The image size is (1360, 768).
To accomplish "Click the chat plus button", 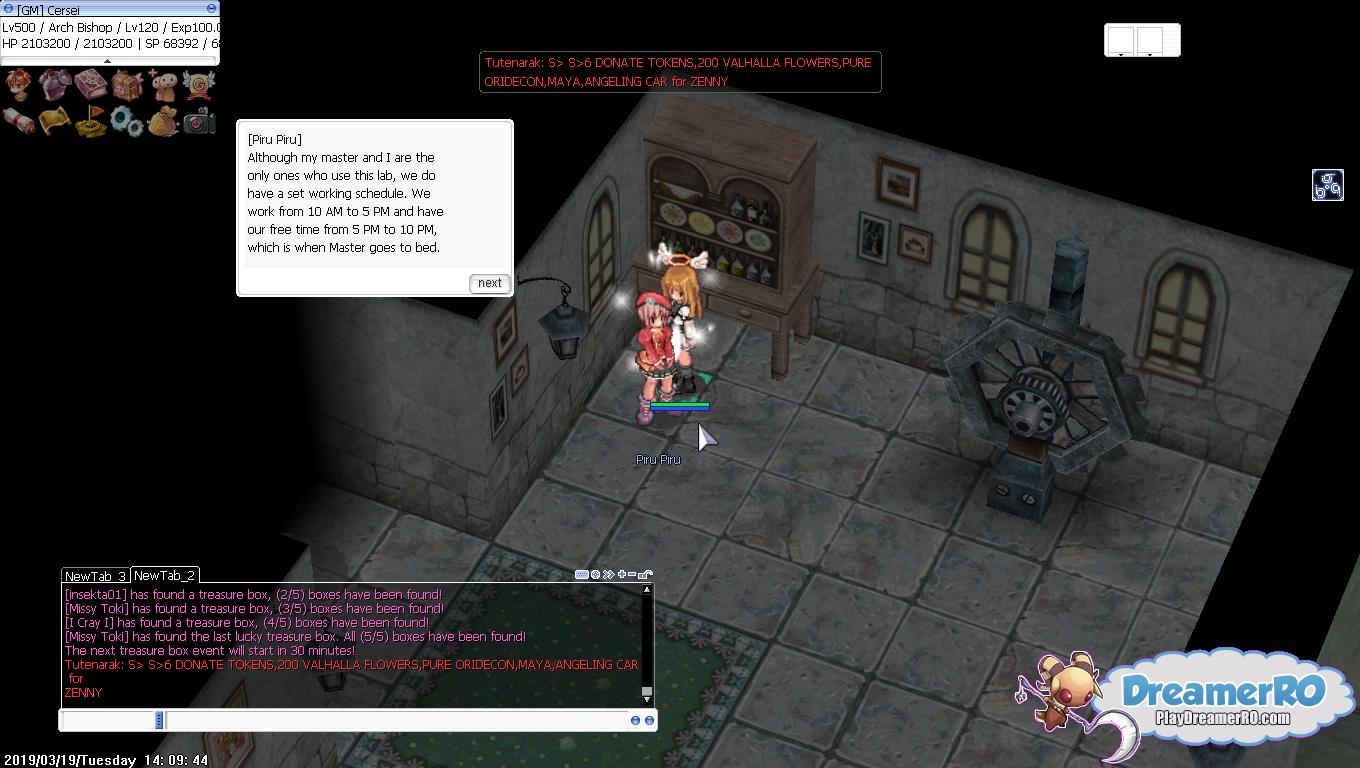I will (x=621, y=574).
